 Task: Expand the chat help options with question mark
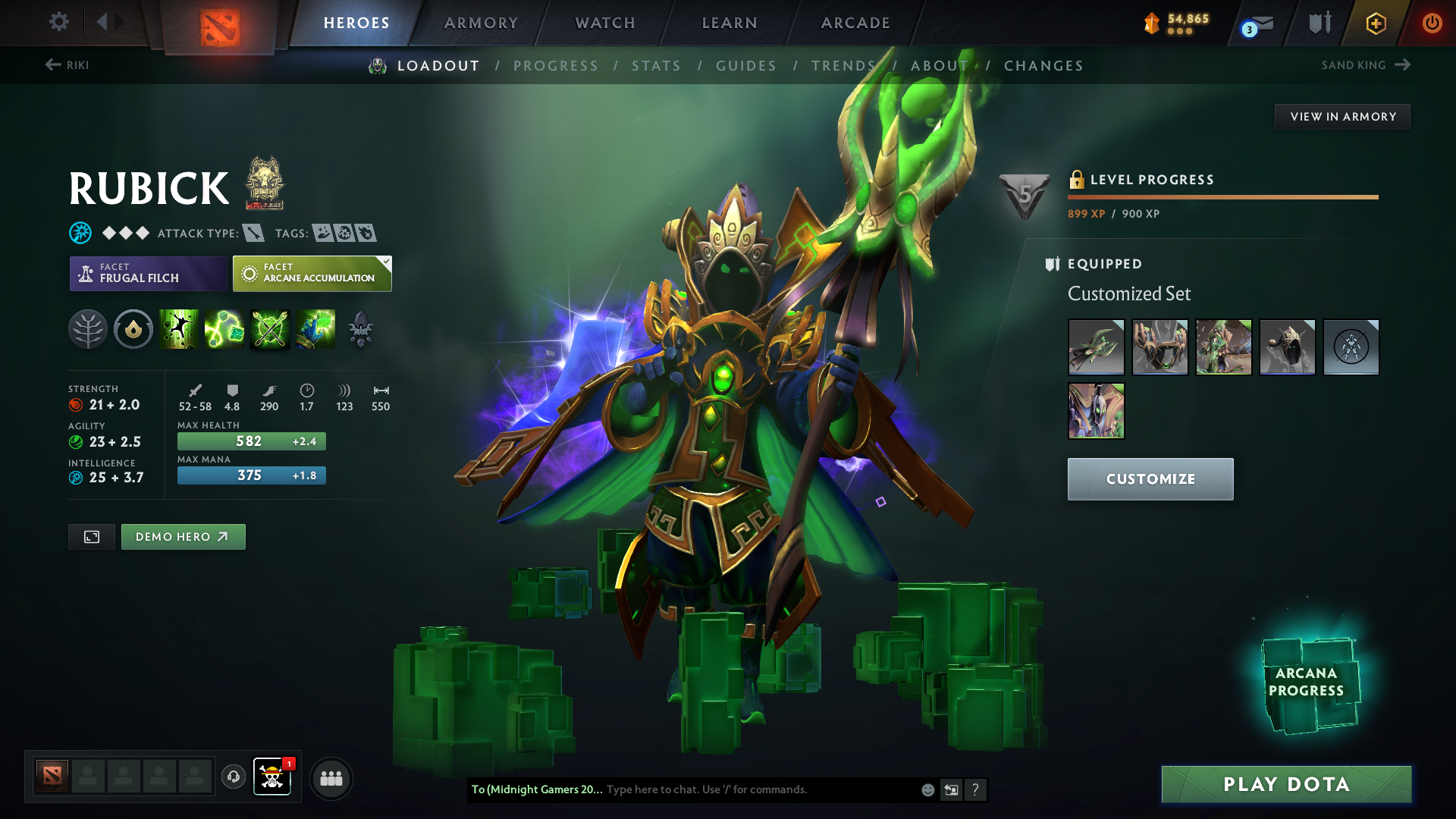click(977, 789)
